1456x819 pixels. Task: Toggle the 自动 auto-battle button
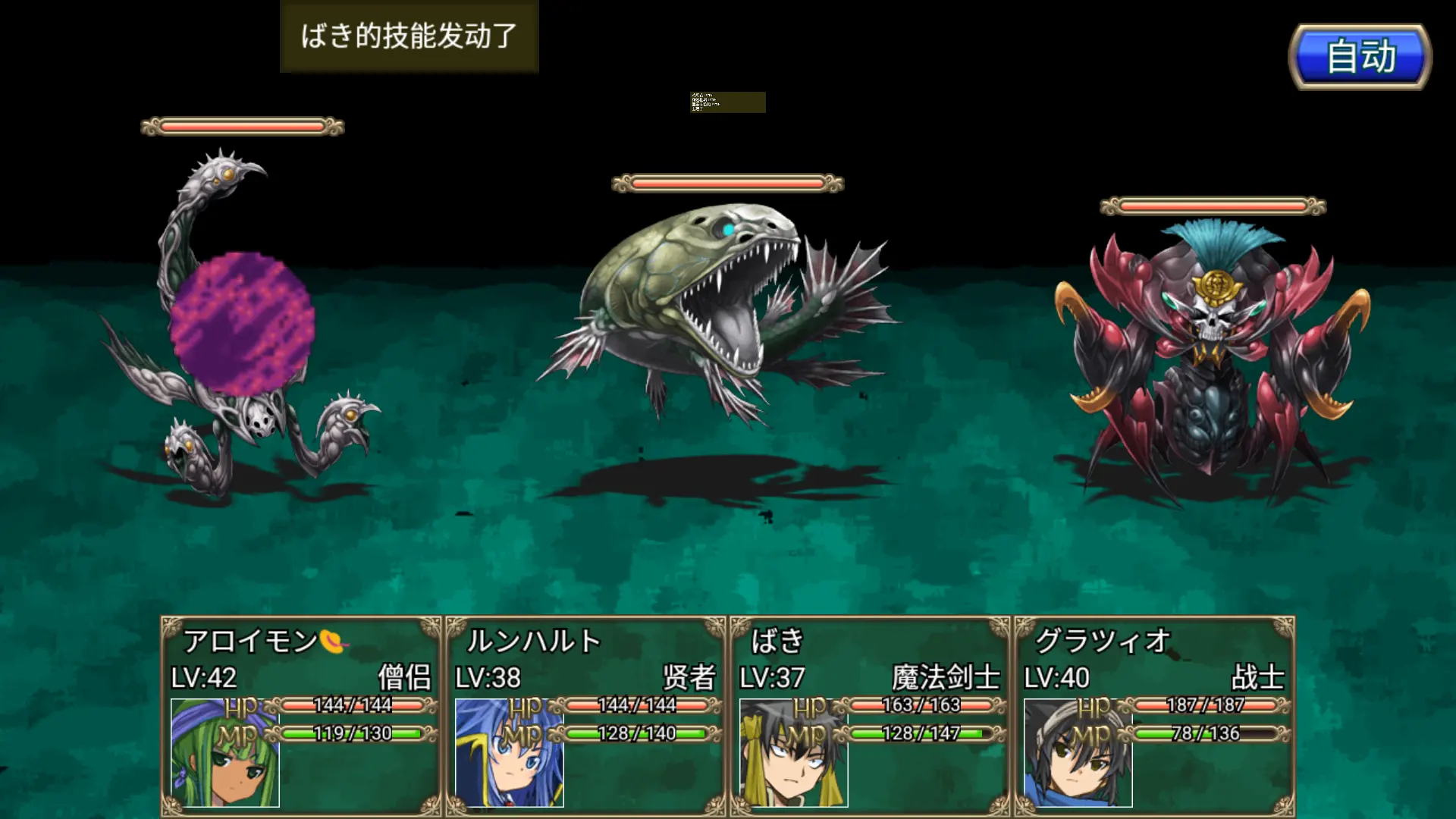pyautogui.click(x=1360, y=57)
